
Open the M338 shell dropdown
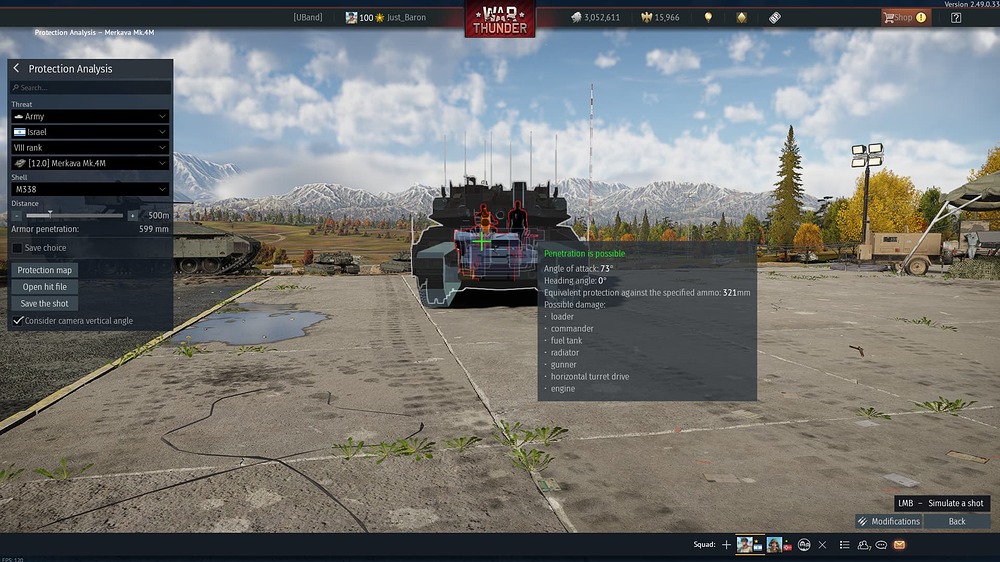click(x=90, y=189)
